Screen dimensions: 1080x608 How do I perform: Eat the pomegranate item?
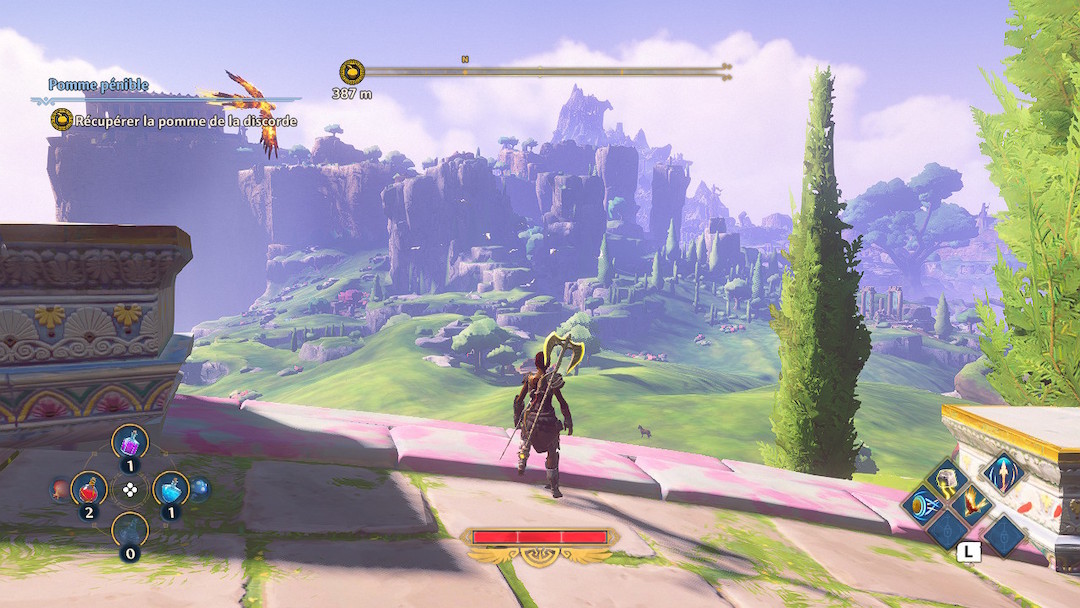click(x=60, y=489)
